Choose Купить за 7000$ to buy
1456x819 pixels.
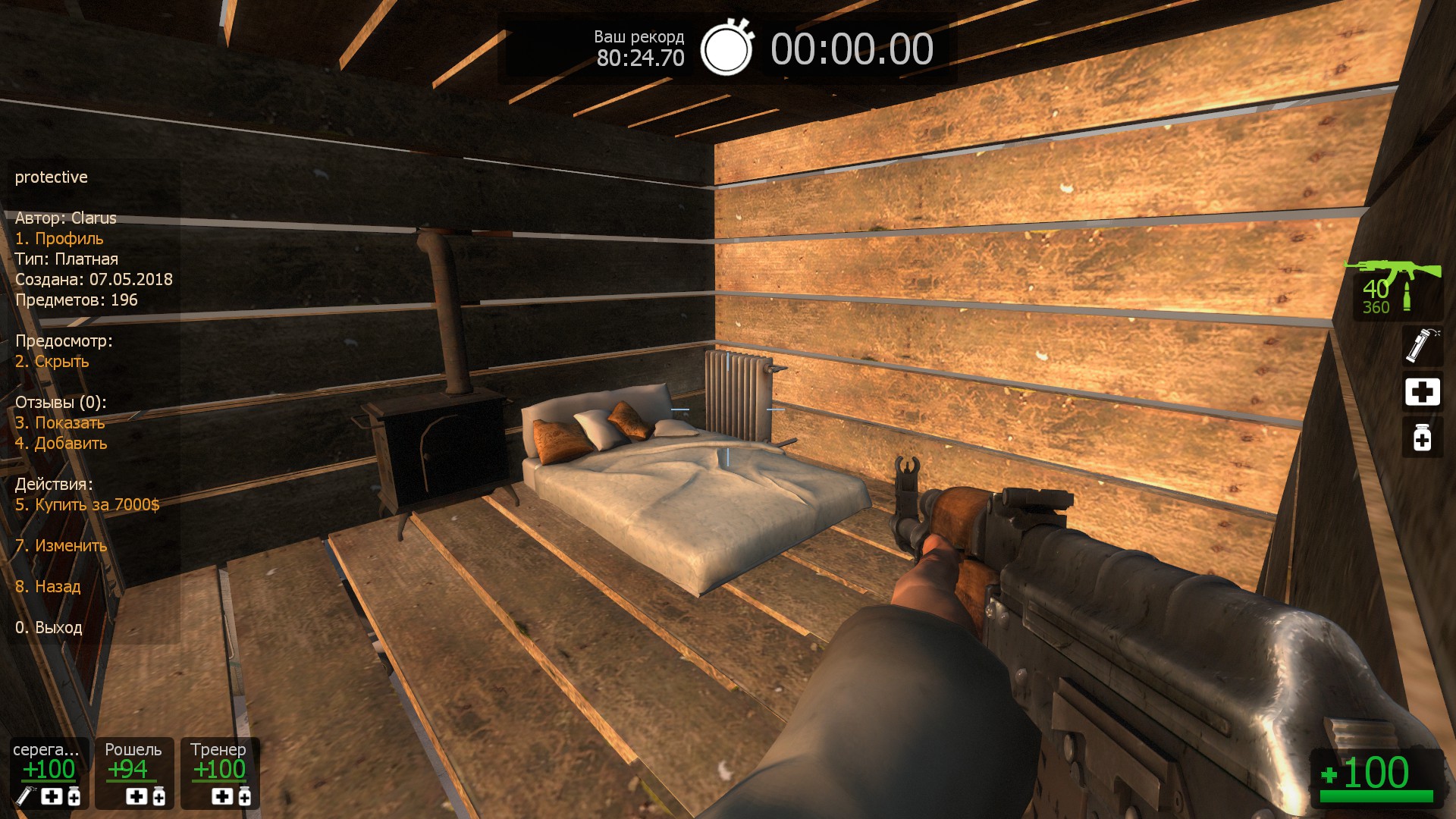click(87, 505)
